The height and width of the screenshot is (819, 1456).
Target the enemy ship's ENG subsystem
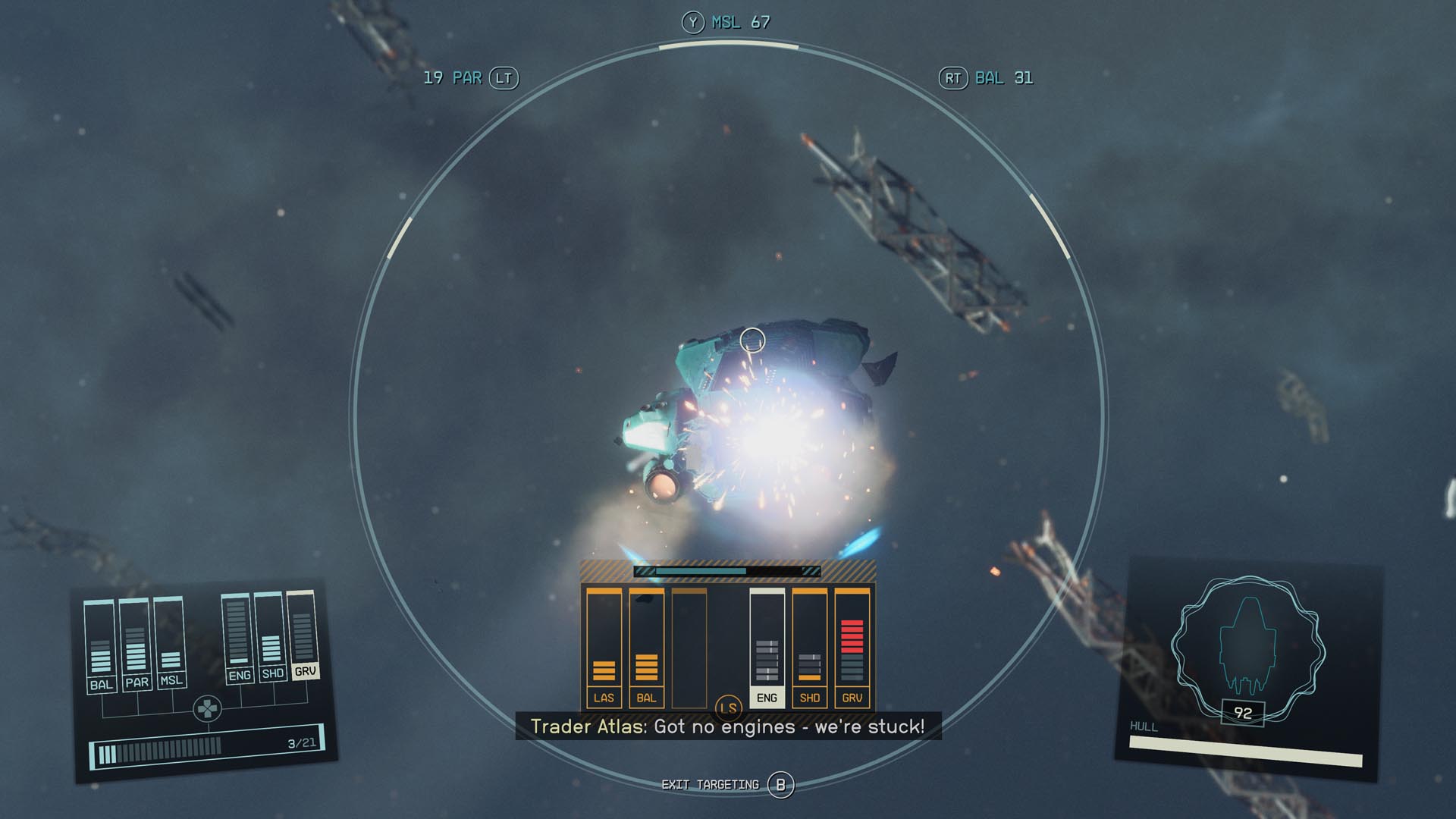click(767, 648)
